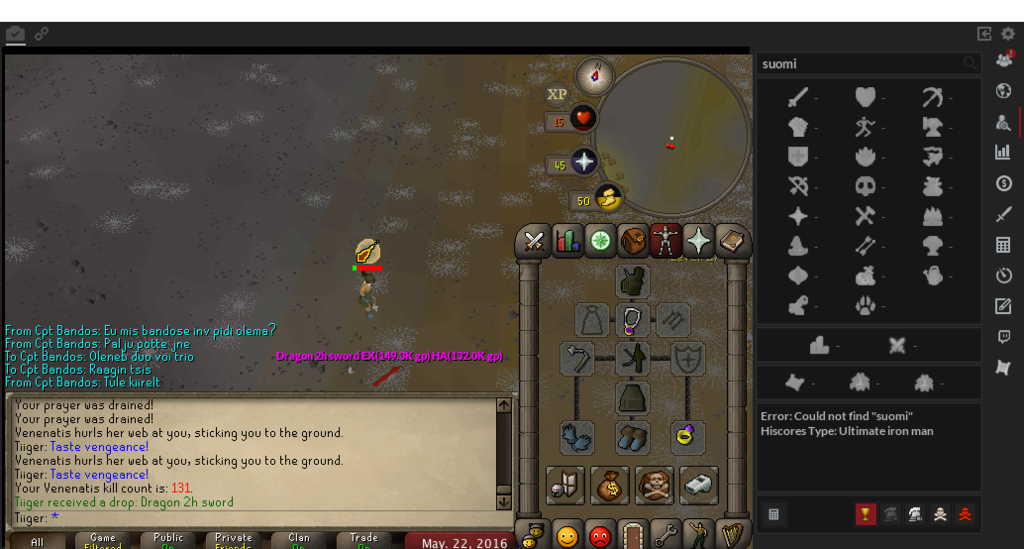Select the equipped gloves slot
The image size is (1024, 549).
tap(577, 437)
